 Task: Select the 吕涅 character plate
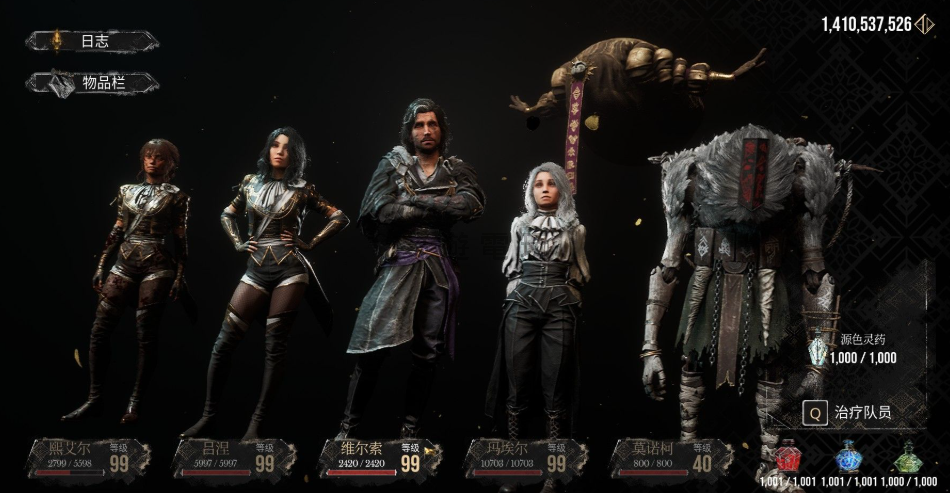235,456
